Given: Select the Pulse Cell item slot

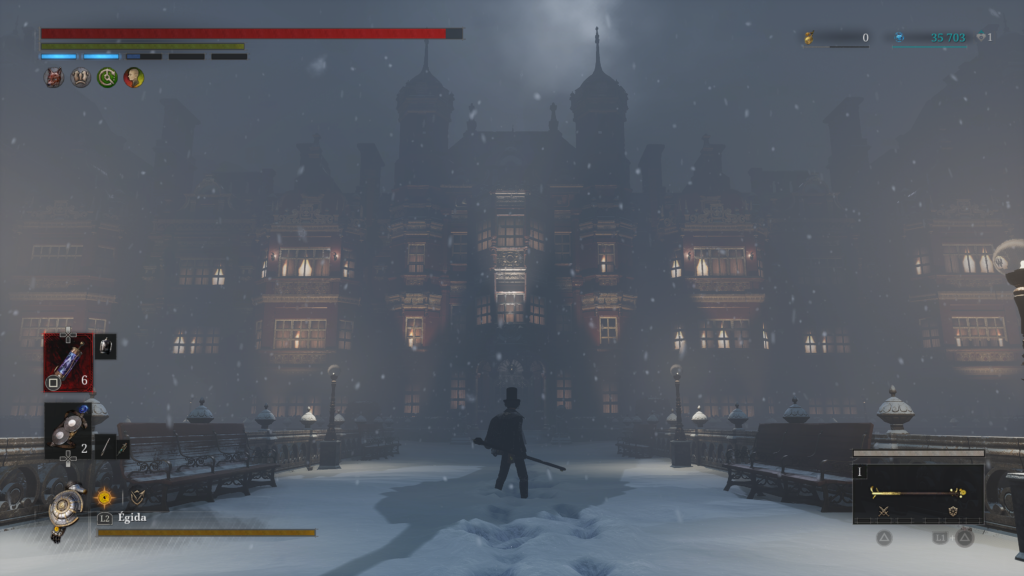Looking at the screenshot, I should pyautogui.click(x=68, y=362).
